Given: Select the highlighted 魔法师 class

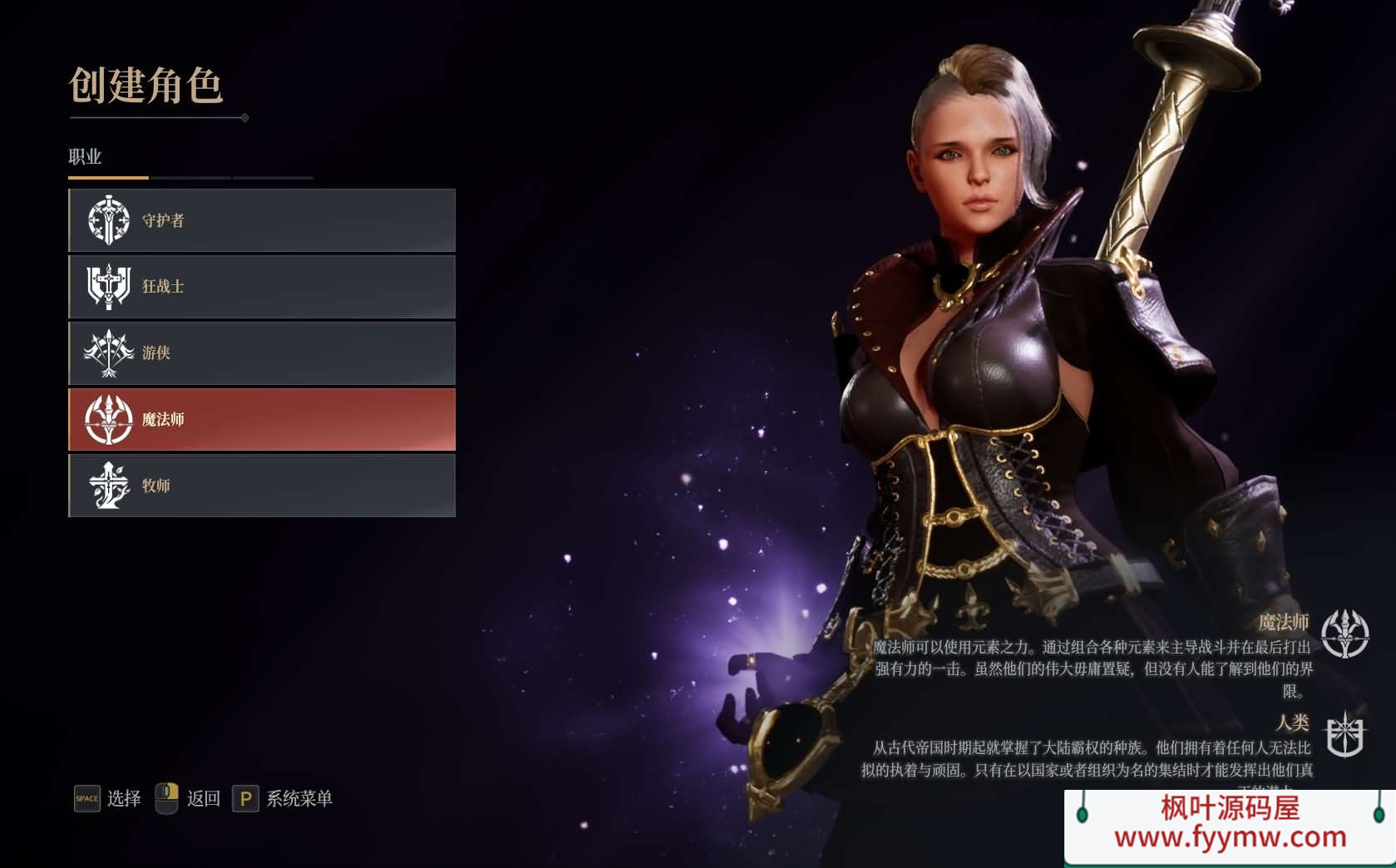Looking at the screenshot, I should [262, 419].
